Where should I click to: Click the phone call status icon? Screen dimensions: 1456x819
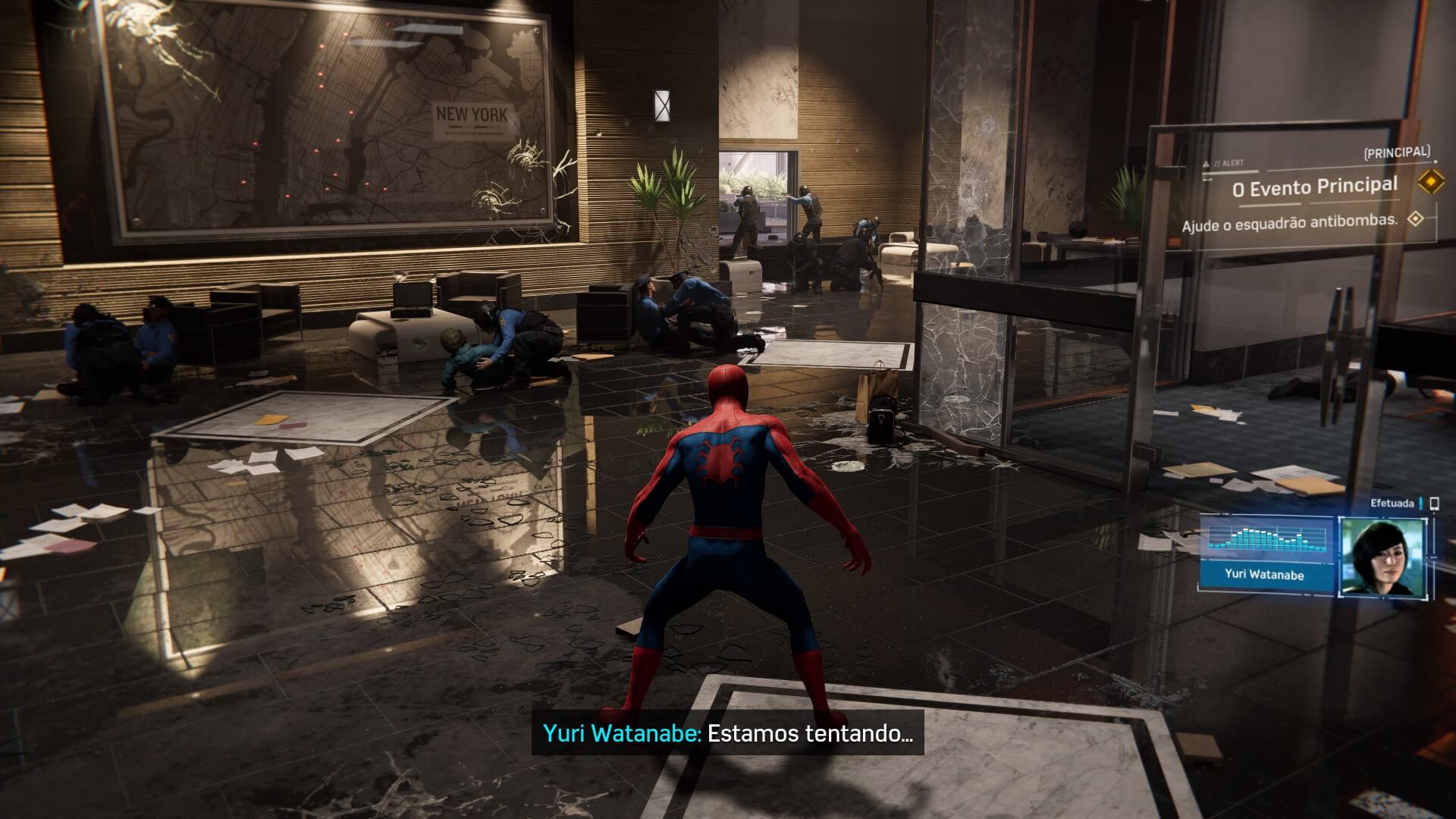coord(1433,504)
